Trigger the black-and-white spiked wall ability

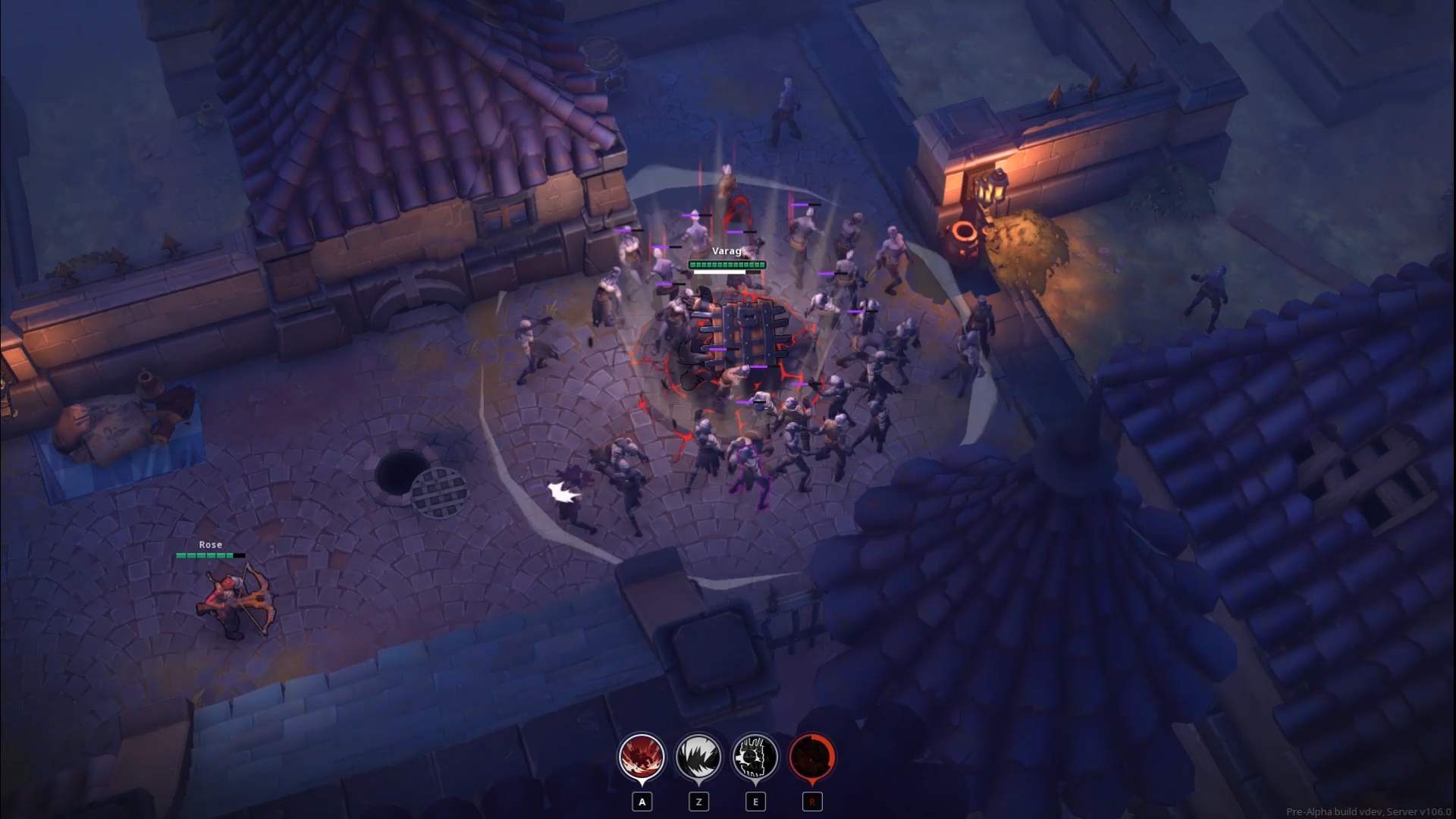(x=755, y=757)
